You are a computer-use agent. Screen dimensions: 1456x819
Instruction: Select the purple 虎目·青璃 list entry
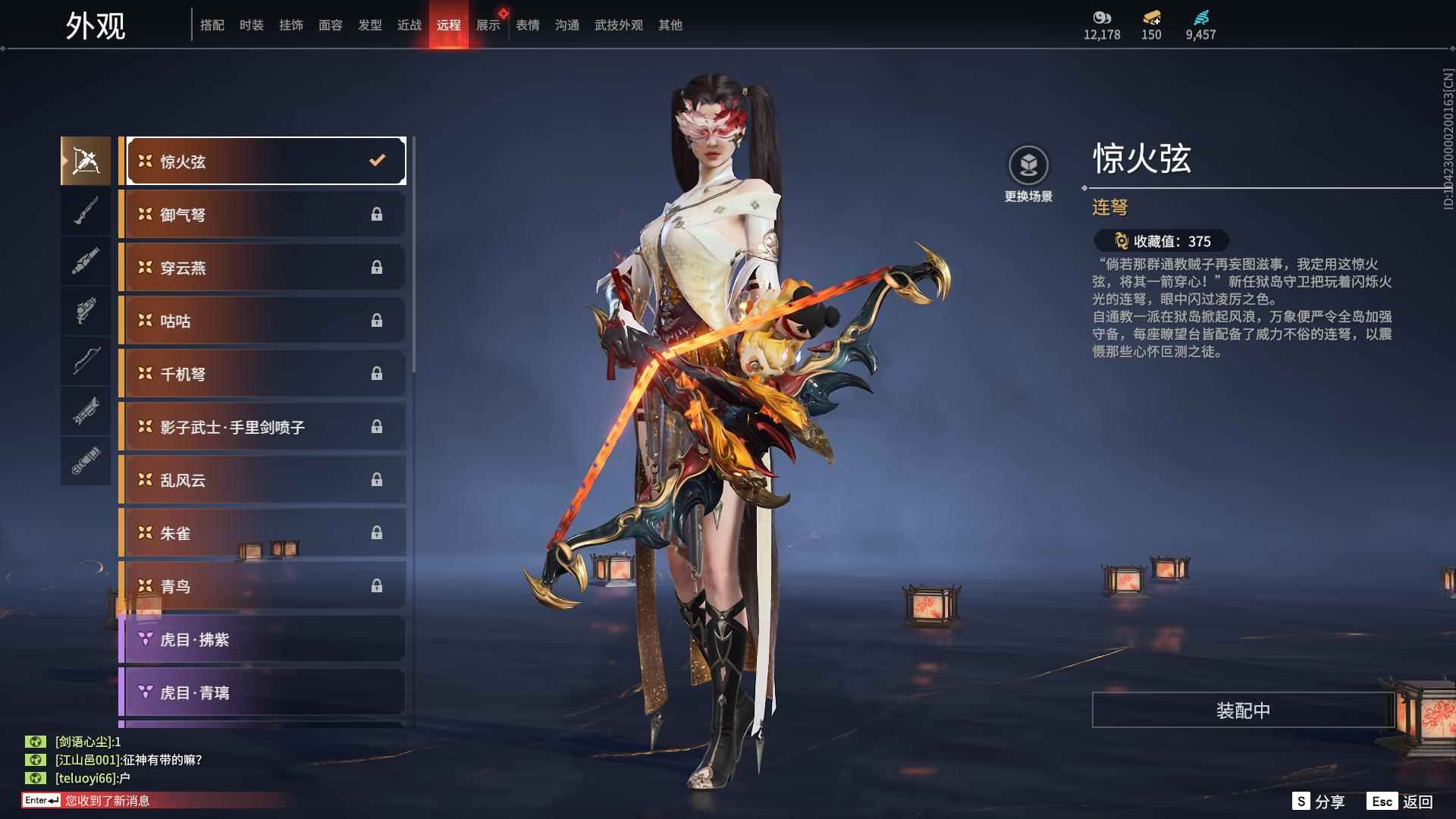point(262,692)
